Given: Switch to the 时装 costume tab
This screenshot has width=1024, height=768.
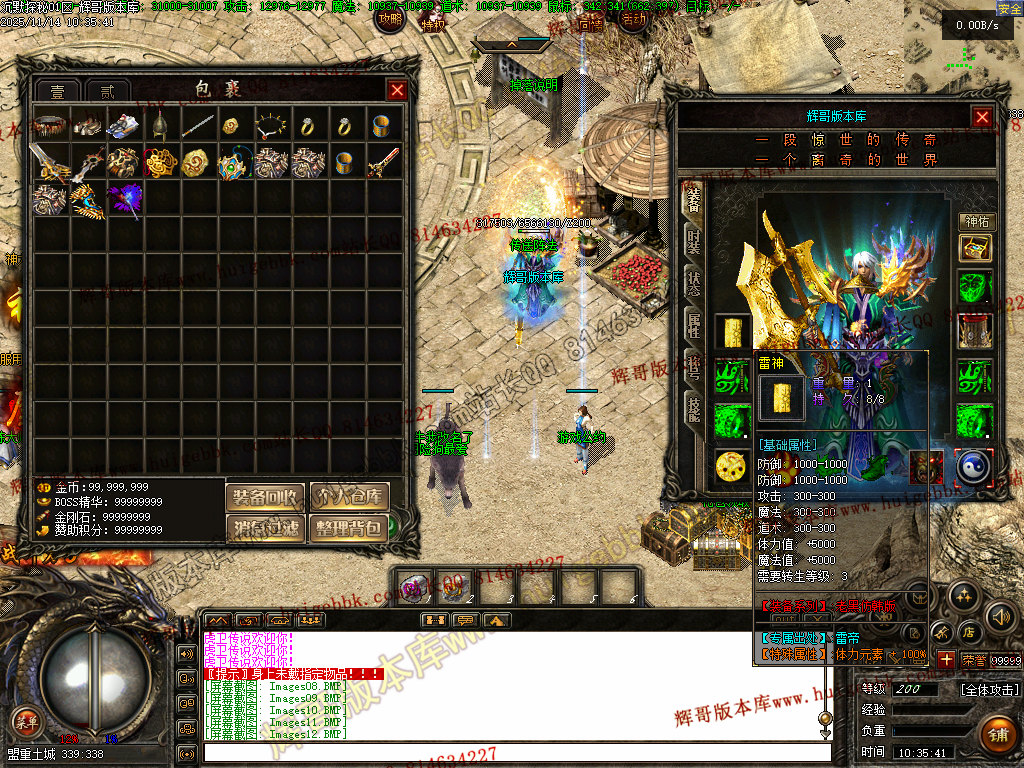Looking at the screenshot, I should 693,240.
